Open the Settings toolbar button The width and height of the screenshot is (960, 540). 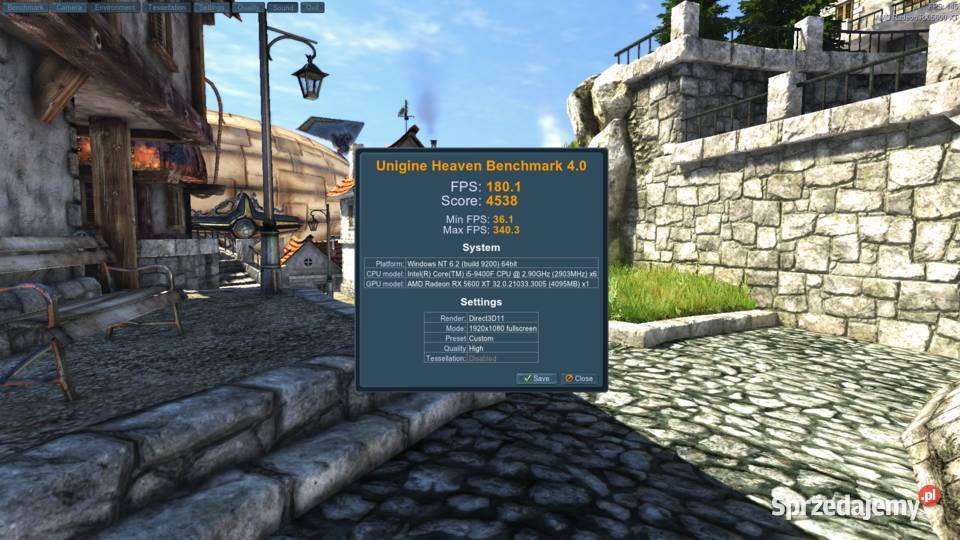point(212,7)
